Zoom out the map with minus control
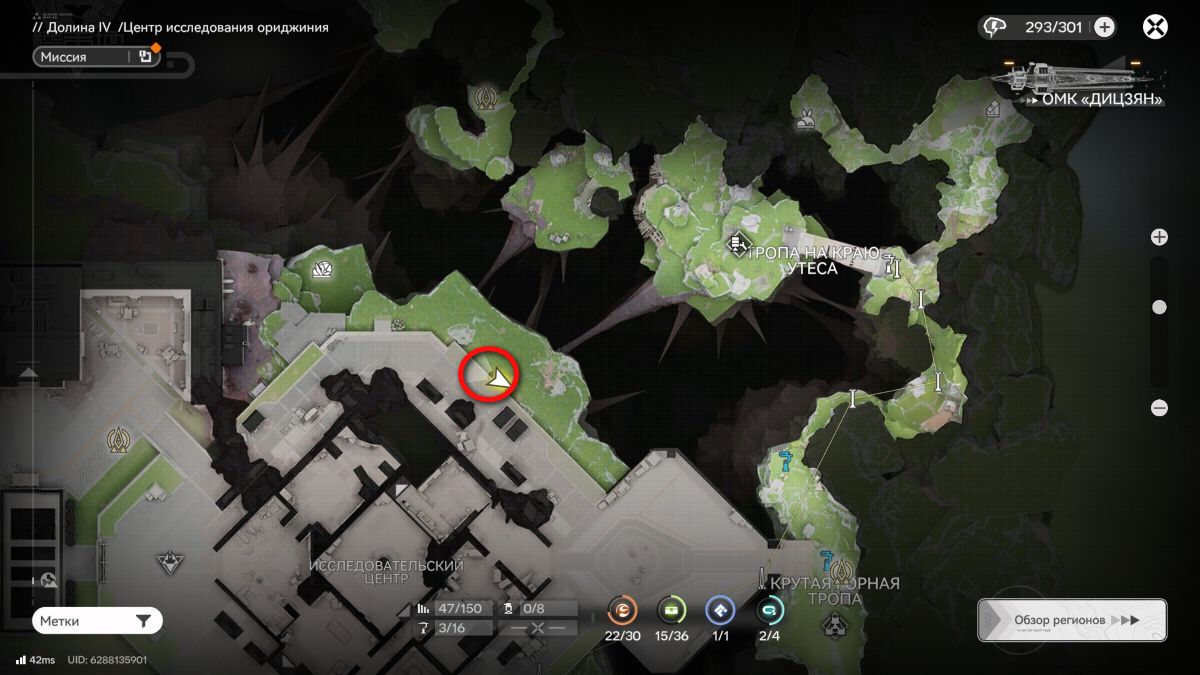 point(1159,408)
